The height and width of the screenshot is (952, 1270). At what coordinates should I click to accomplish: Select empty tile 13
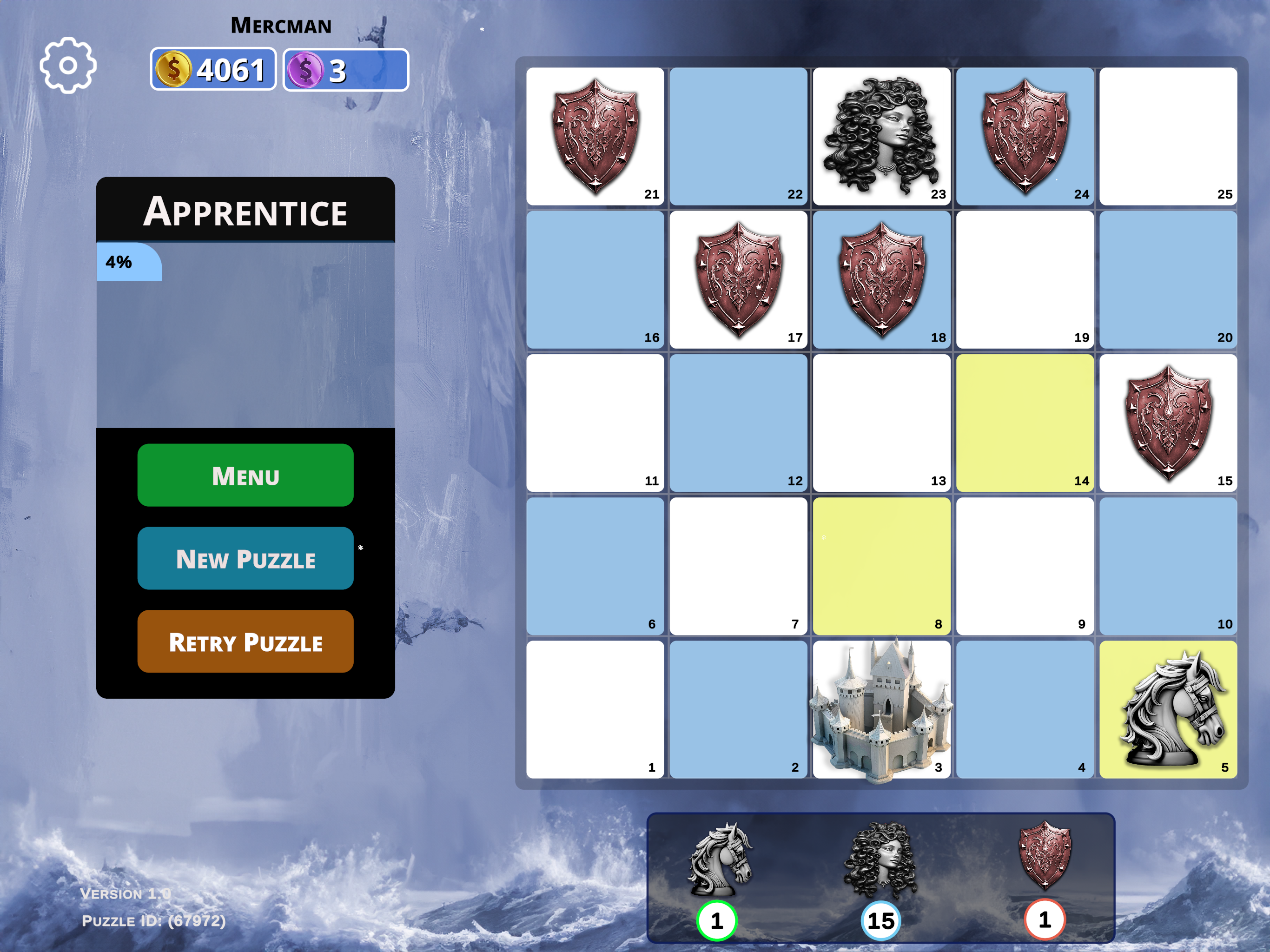coord(881,423)
